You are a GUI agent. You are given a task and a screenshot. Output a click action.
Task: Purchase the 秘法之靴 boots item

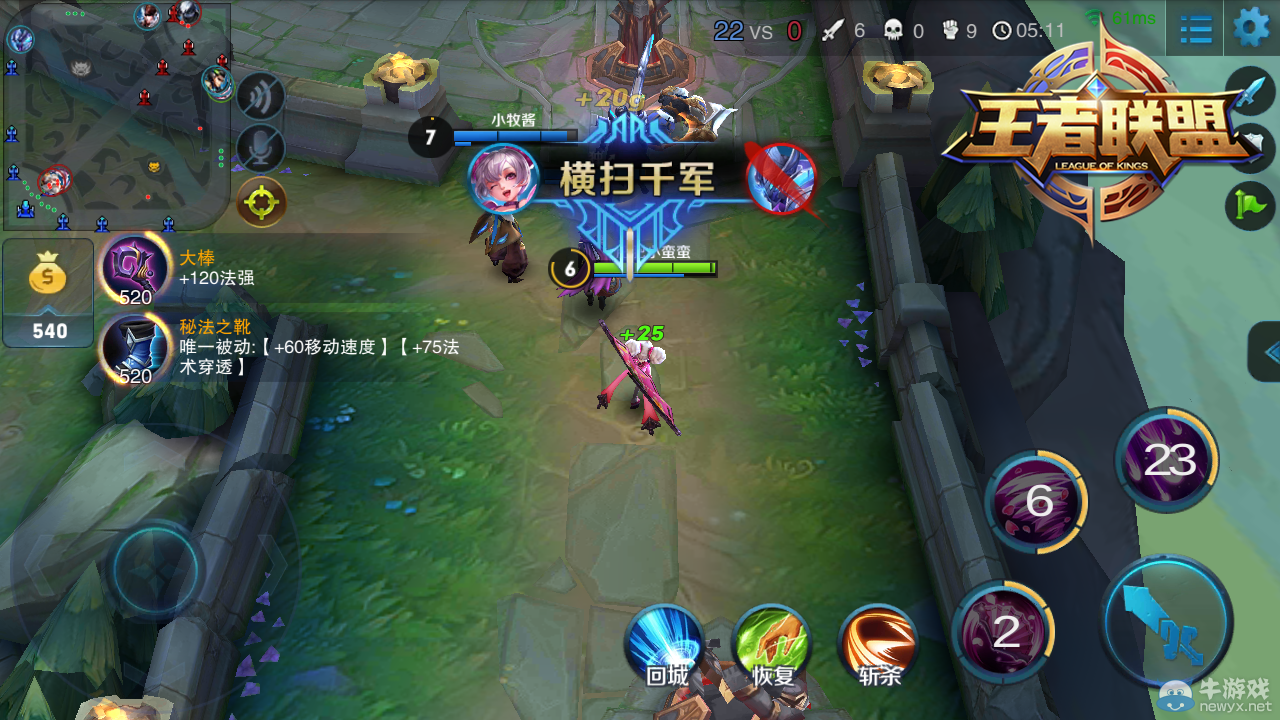click(x=135, y=347)
